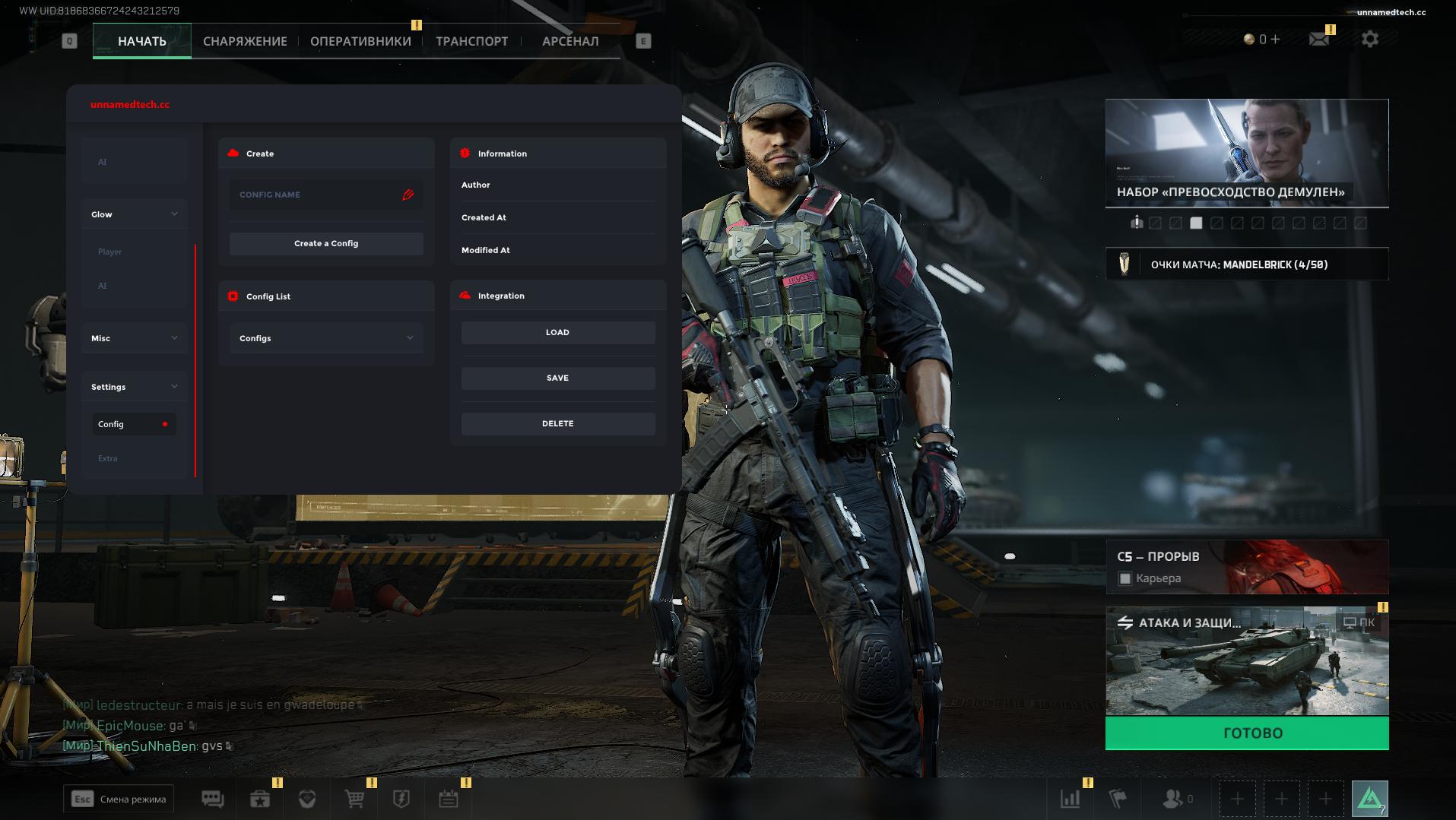
Task: Choose the Атака и защита mode card
Action: pos(1247,661)
